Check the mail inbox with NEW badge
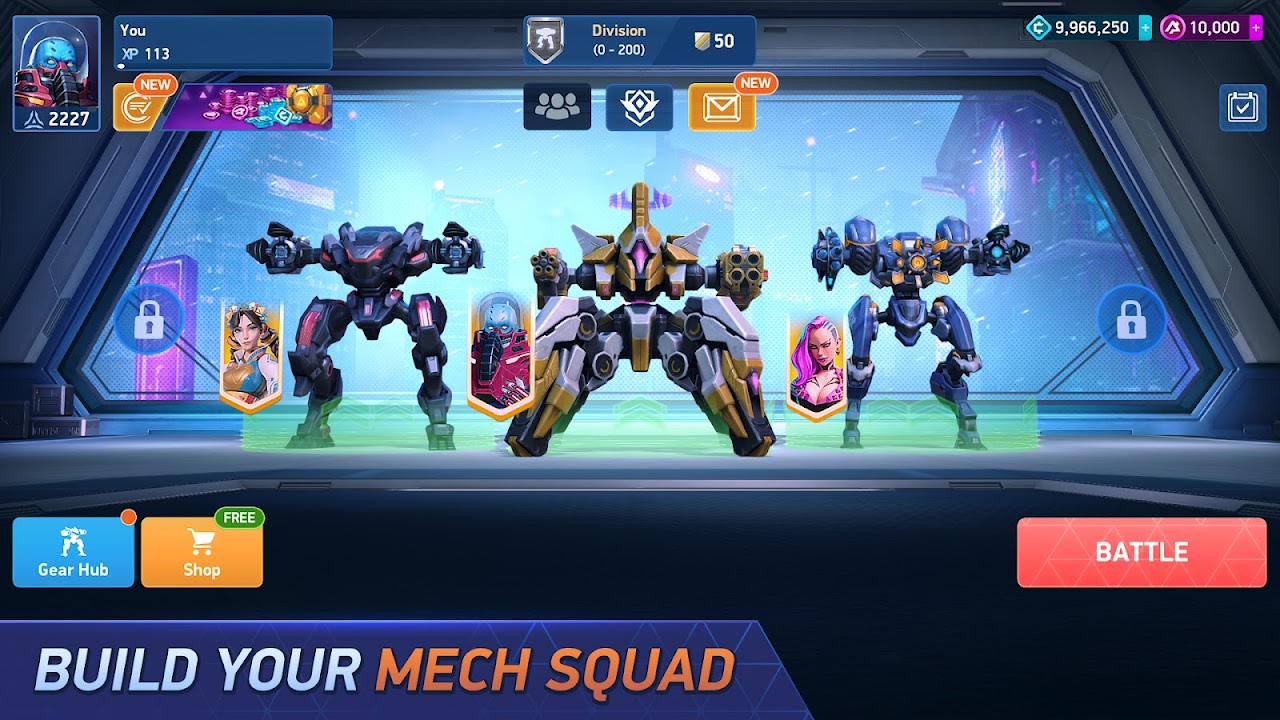Screen dimensions: 1280x720 tap(723, 108)
